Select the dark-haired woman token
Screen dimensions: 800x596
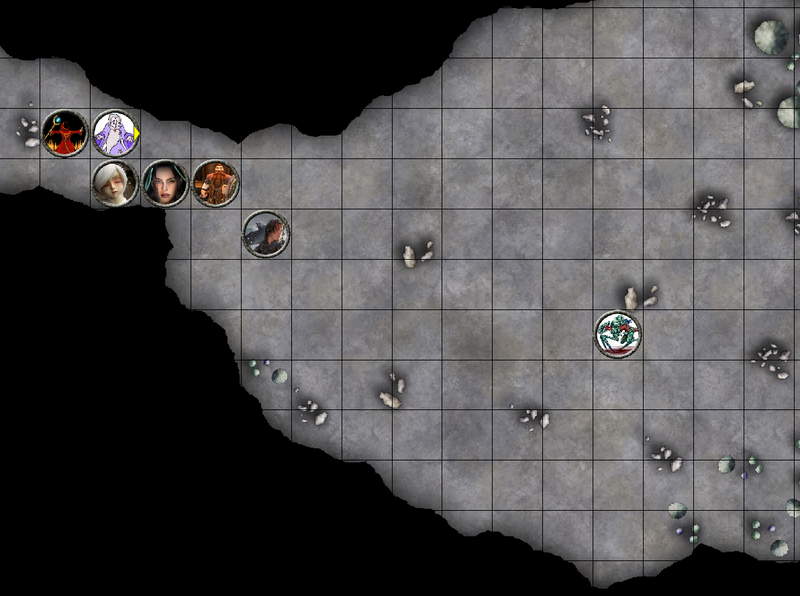click(165, 183)
